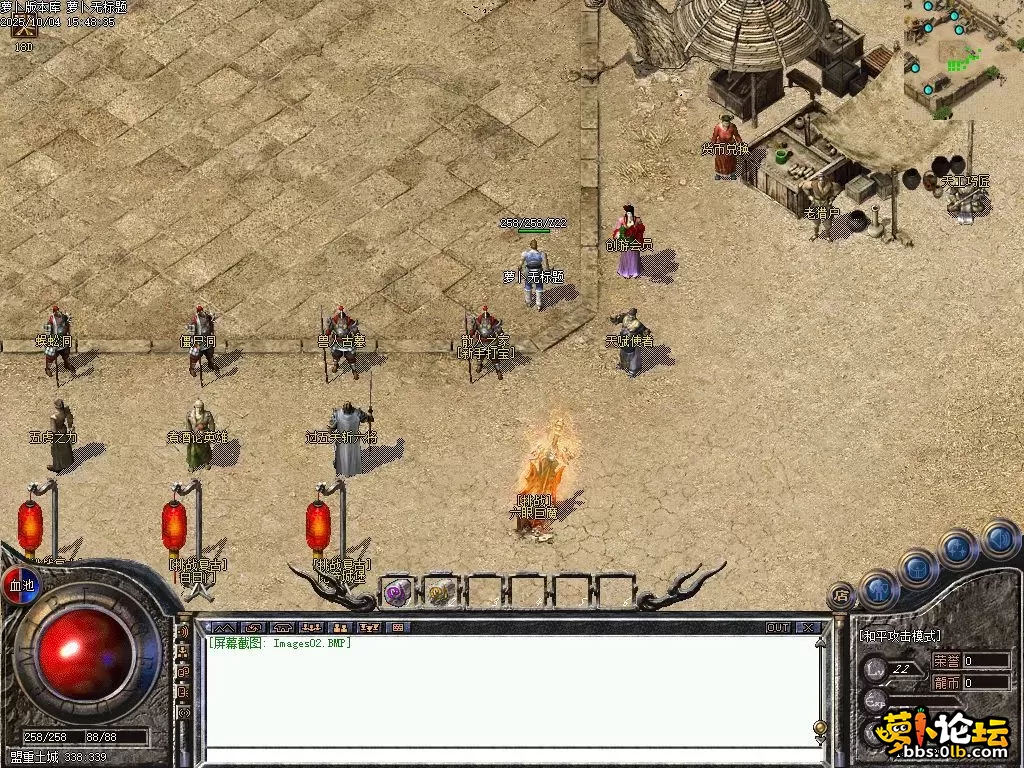Viewport: 1024px width, 768px height.
Task: Use the purple scroll in the belt slot
Action: pyautogui.click(x=397, y=592)
